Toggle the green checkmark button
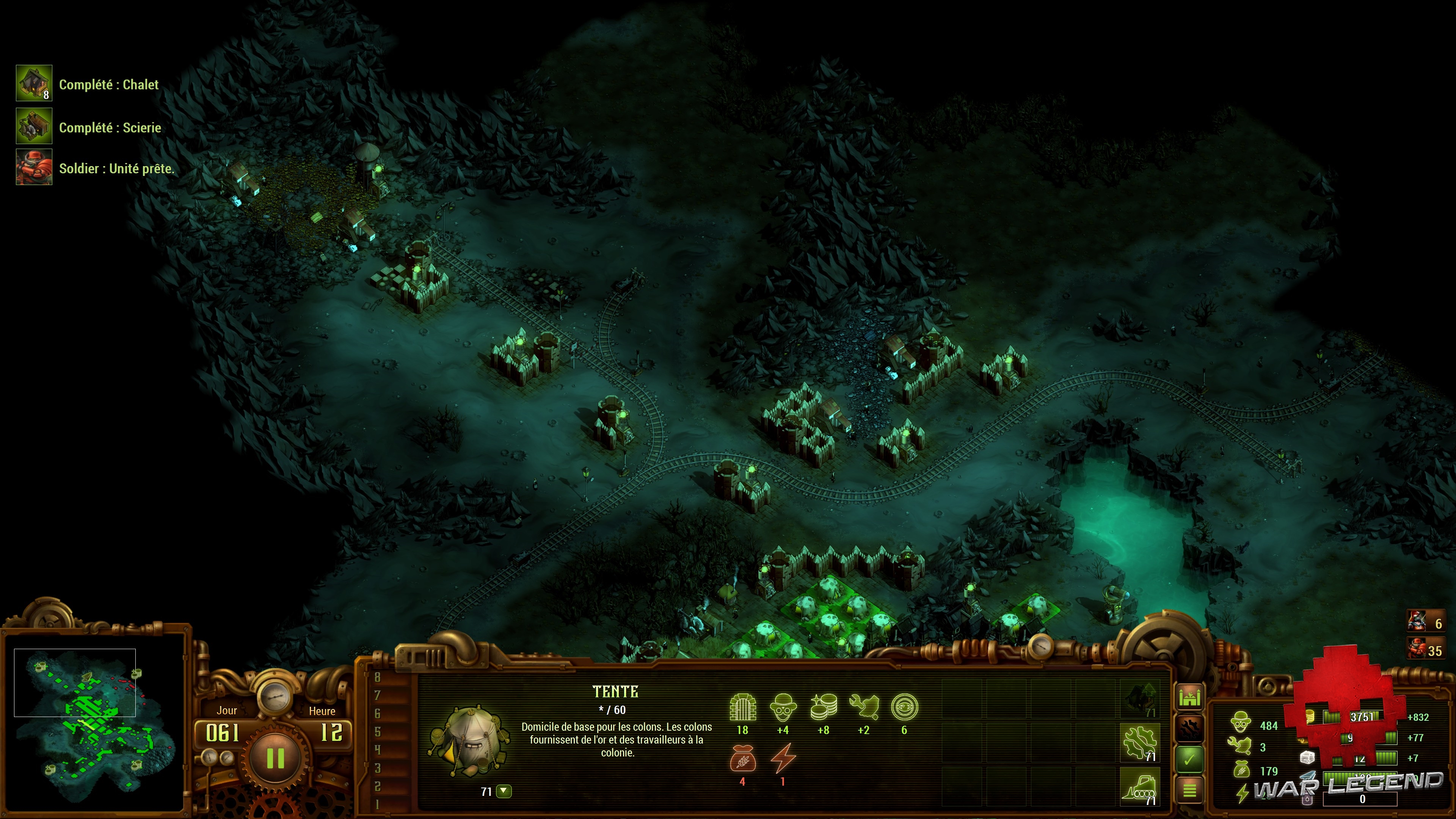1456x819 pixels. (1190, 759)
